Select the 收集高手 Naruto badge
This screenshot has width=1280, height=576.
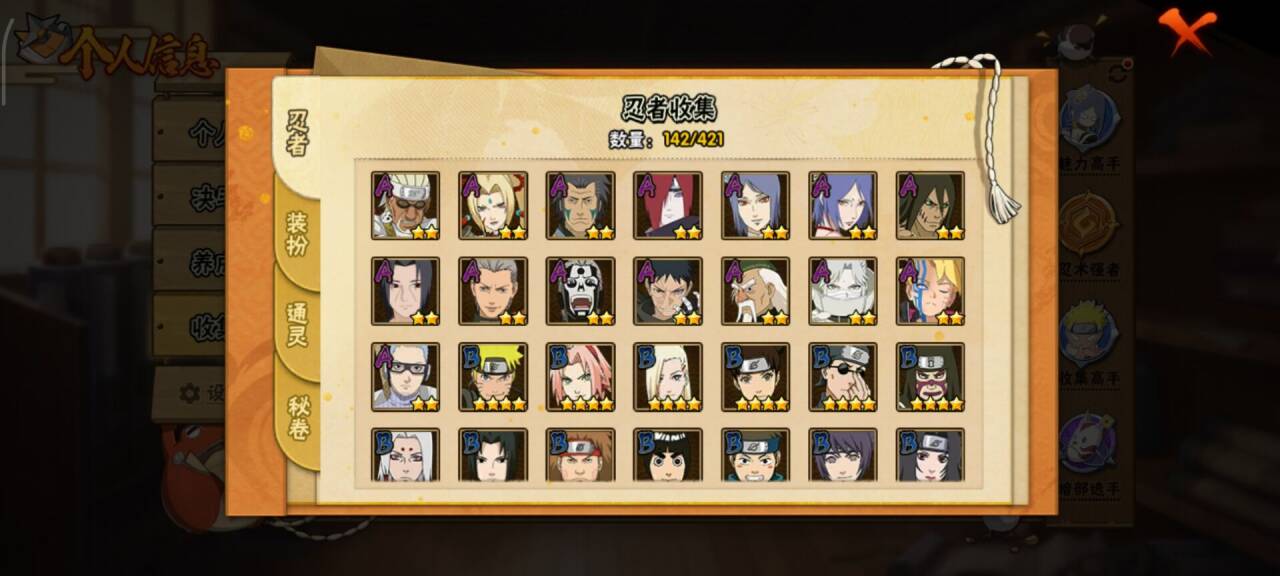[1088, 340]
